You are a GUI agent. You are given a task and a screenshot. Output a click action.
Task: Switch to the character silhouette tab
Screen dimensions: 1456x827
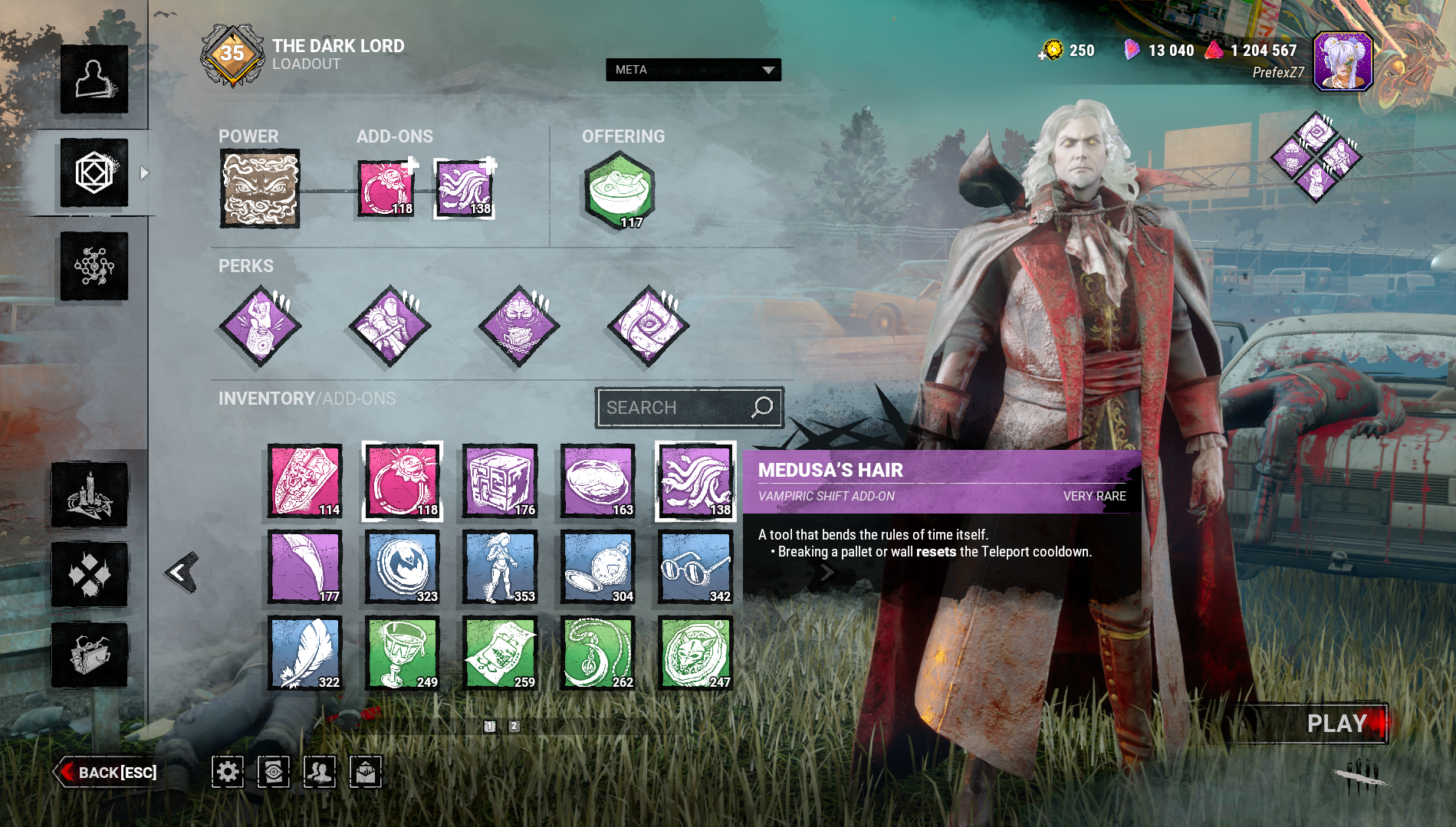(x=94, y=79)
